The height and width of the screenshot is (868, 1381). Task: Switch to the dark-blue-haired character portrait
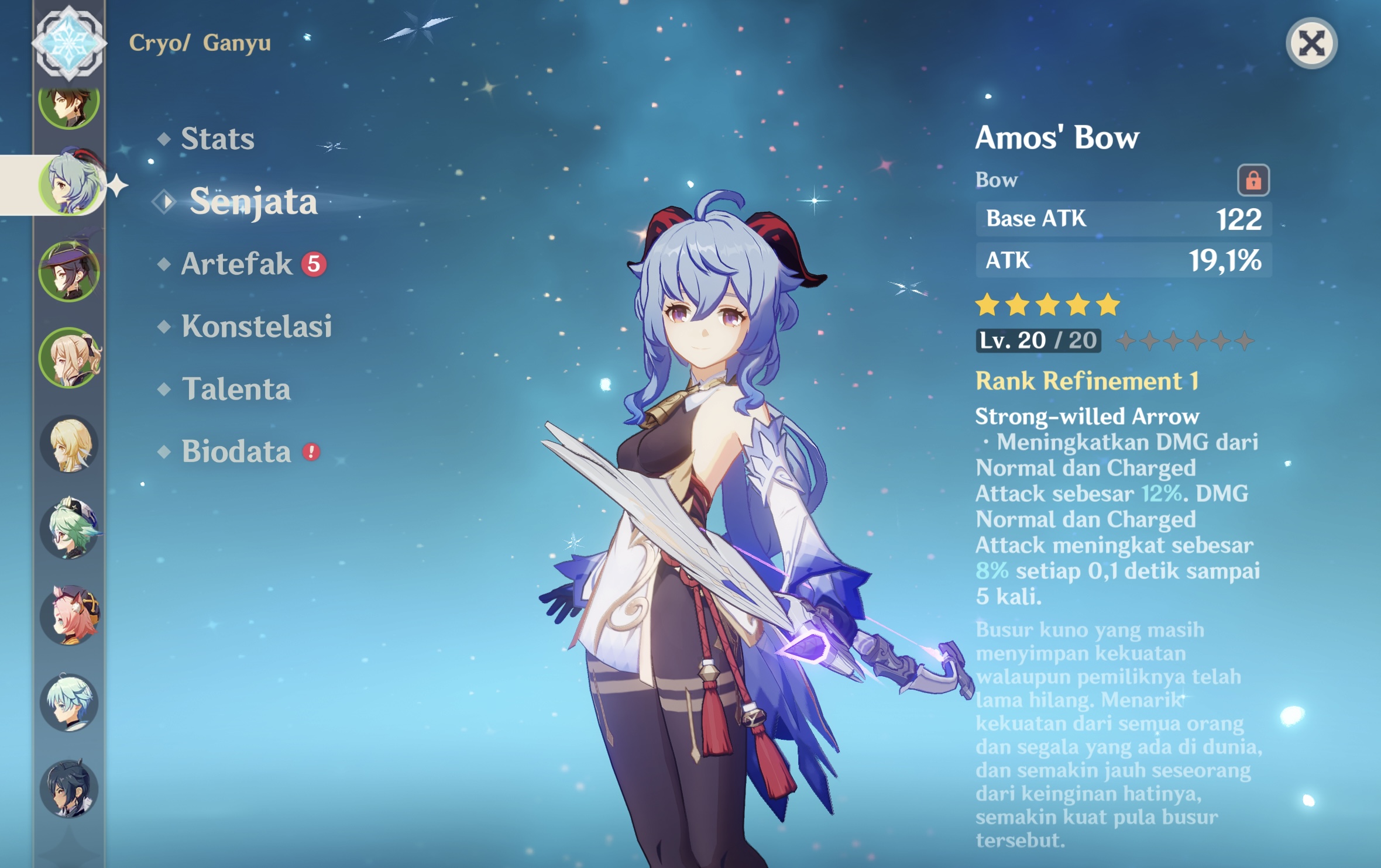pos(69,788)
